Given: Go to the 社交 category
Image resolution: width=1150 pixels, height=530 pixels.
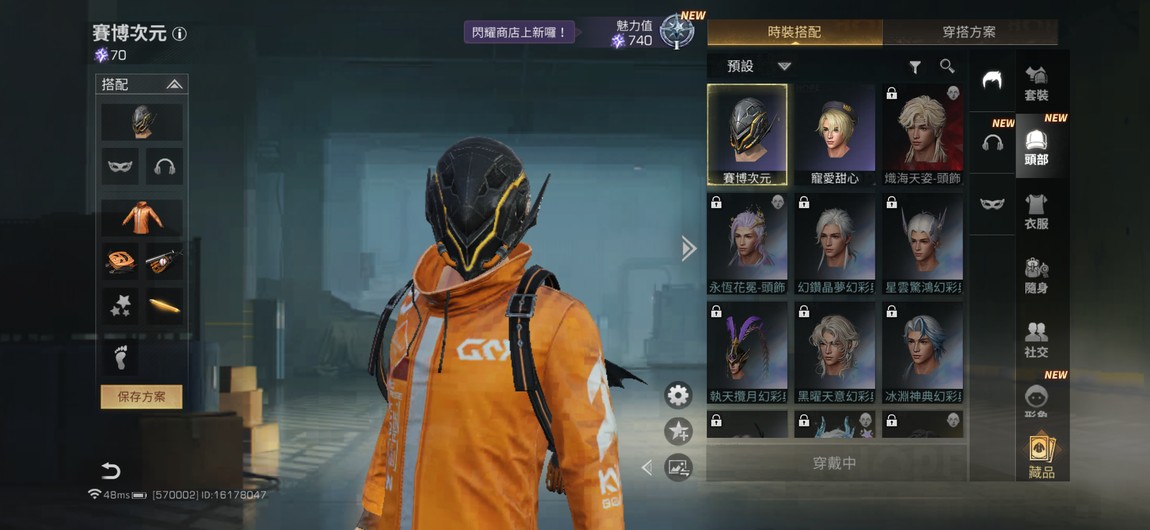Looking at the screenshot, I should pyautogui.click(x=1036, y=340).
